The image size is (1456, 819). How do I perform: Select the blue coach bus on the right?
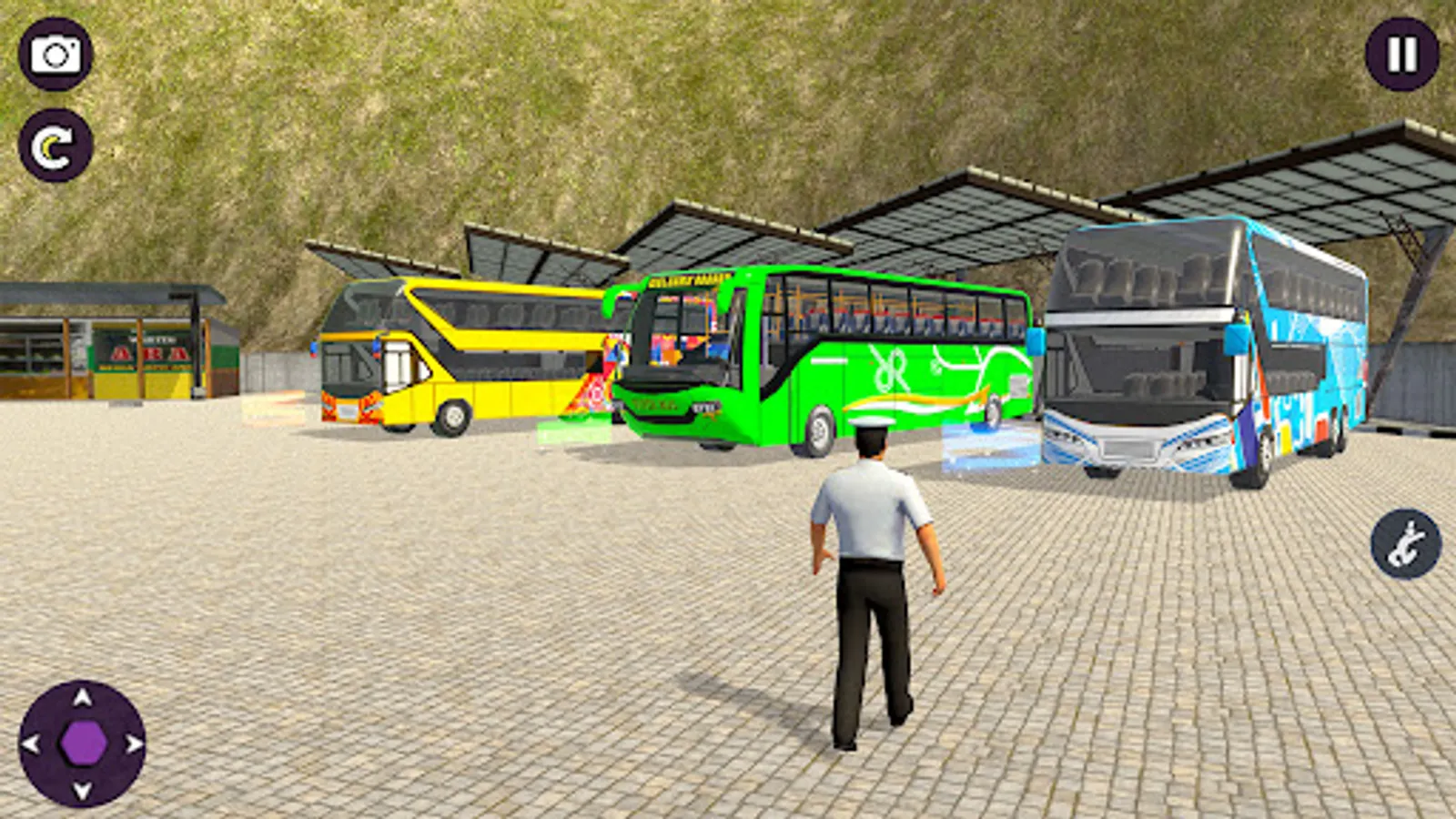click(x=1201, y=346)
